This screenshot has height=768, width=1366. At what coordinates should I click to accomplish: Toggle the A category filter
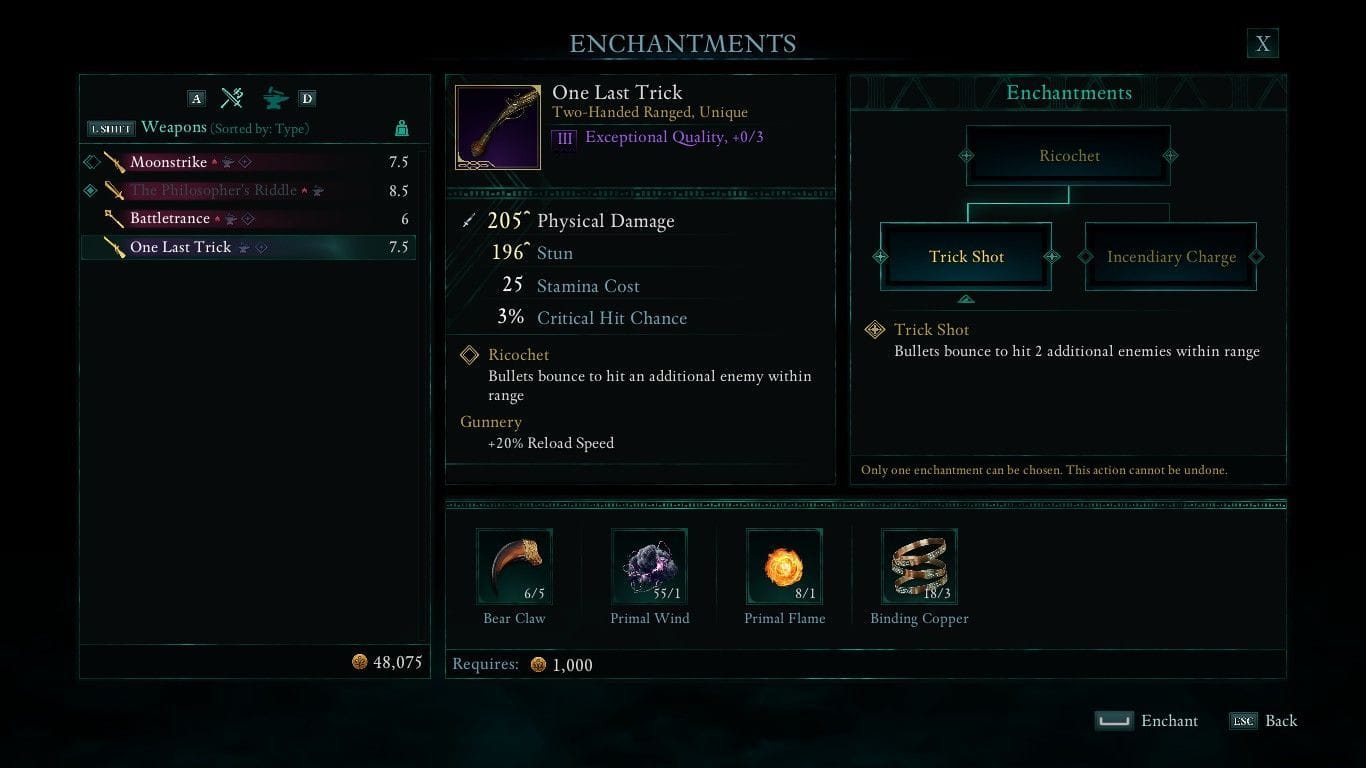196,98
